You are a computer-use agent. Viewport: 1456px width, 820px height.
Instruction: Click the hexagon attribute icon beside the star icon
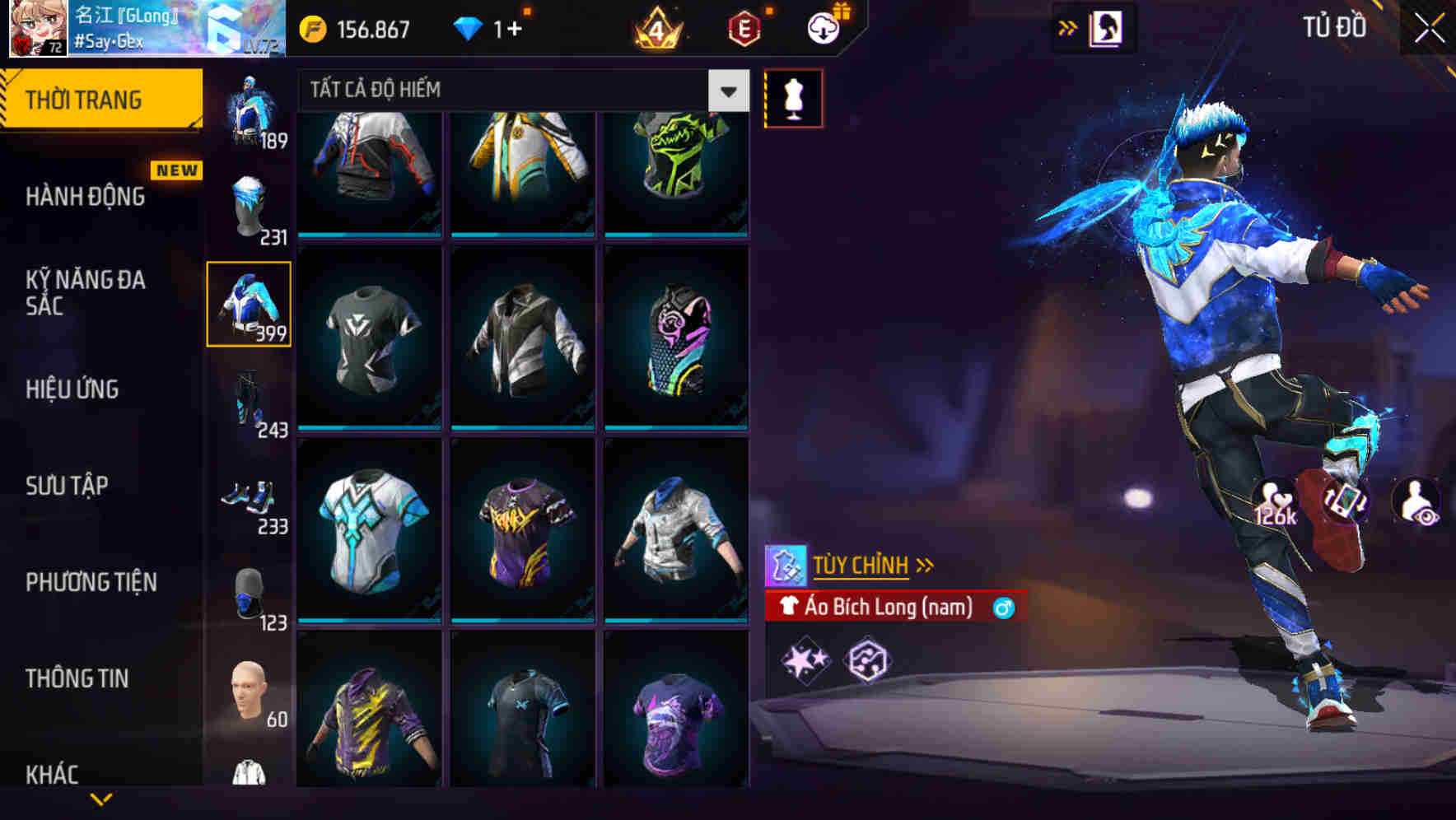coord(869,660)
